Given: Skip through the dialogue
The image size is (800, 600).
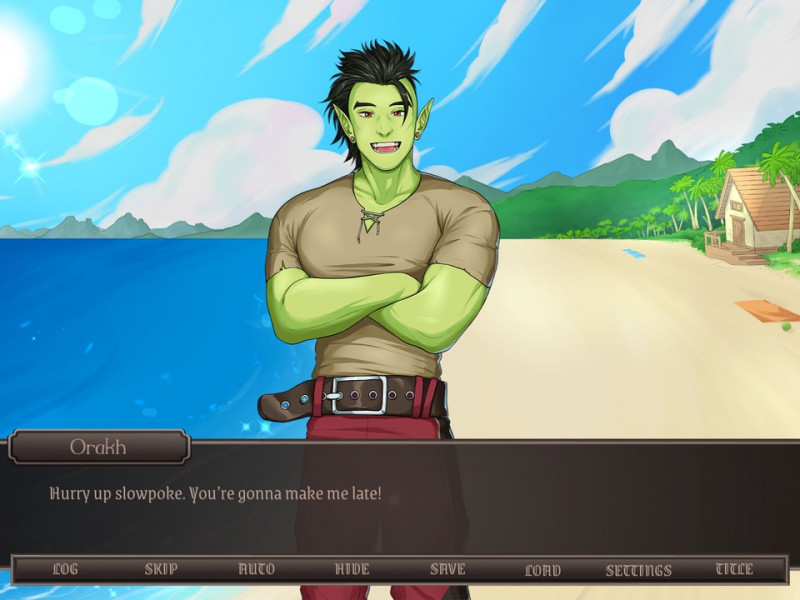Looking at the screenshot, I should coord(161,569).
